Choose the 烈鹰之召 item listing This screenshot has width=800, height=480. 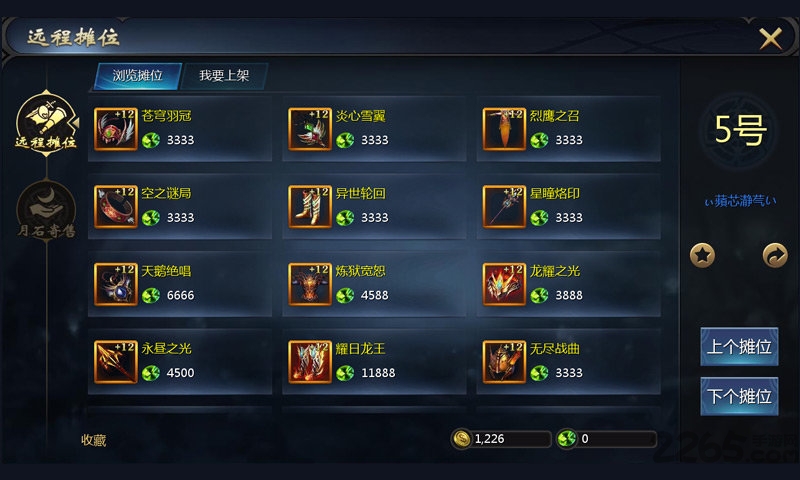click(567, 128)
